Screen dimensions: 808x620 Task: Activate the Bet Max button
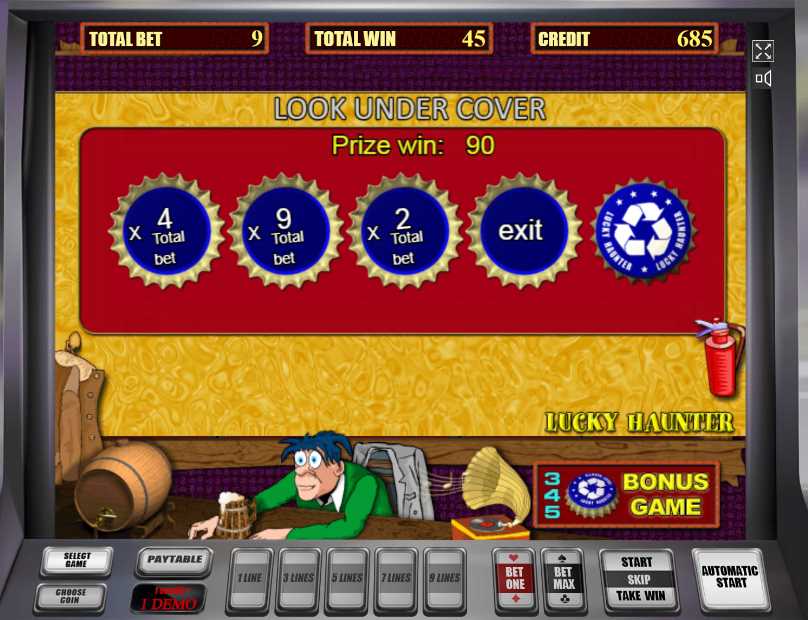[x=564, y=579]
